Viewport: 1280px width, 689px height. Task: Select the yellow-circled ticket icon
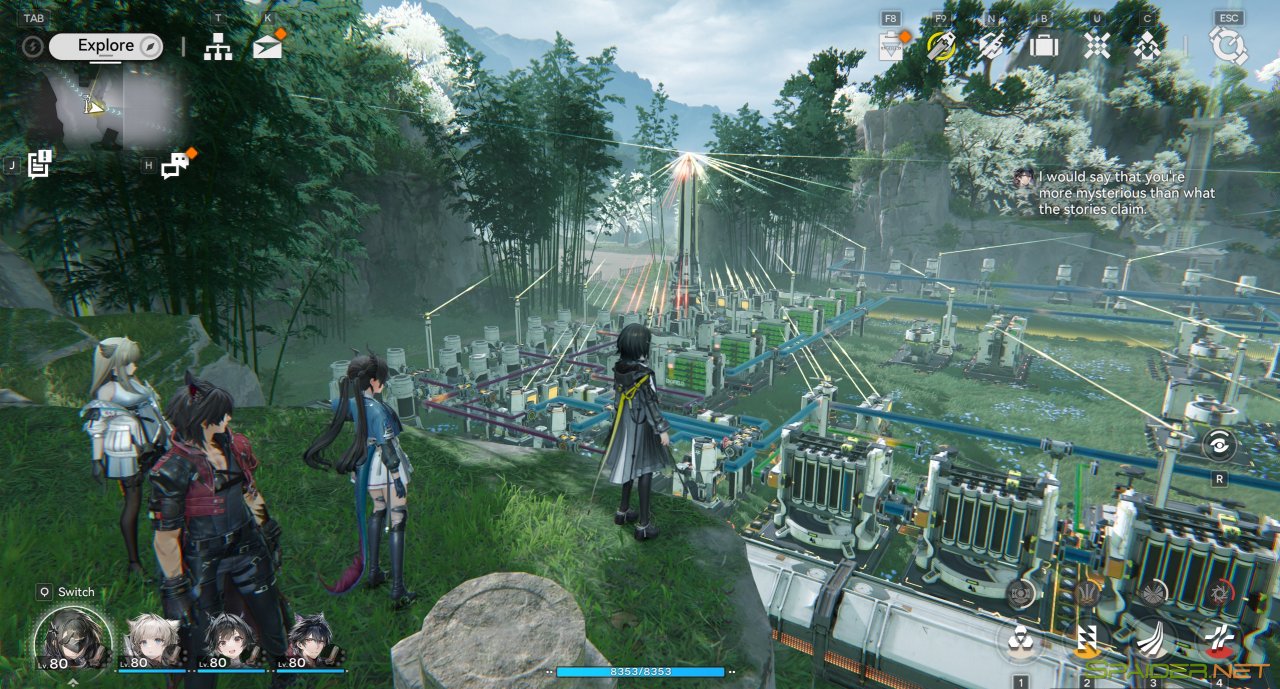pos(941,46)
